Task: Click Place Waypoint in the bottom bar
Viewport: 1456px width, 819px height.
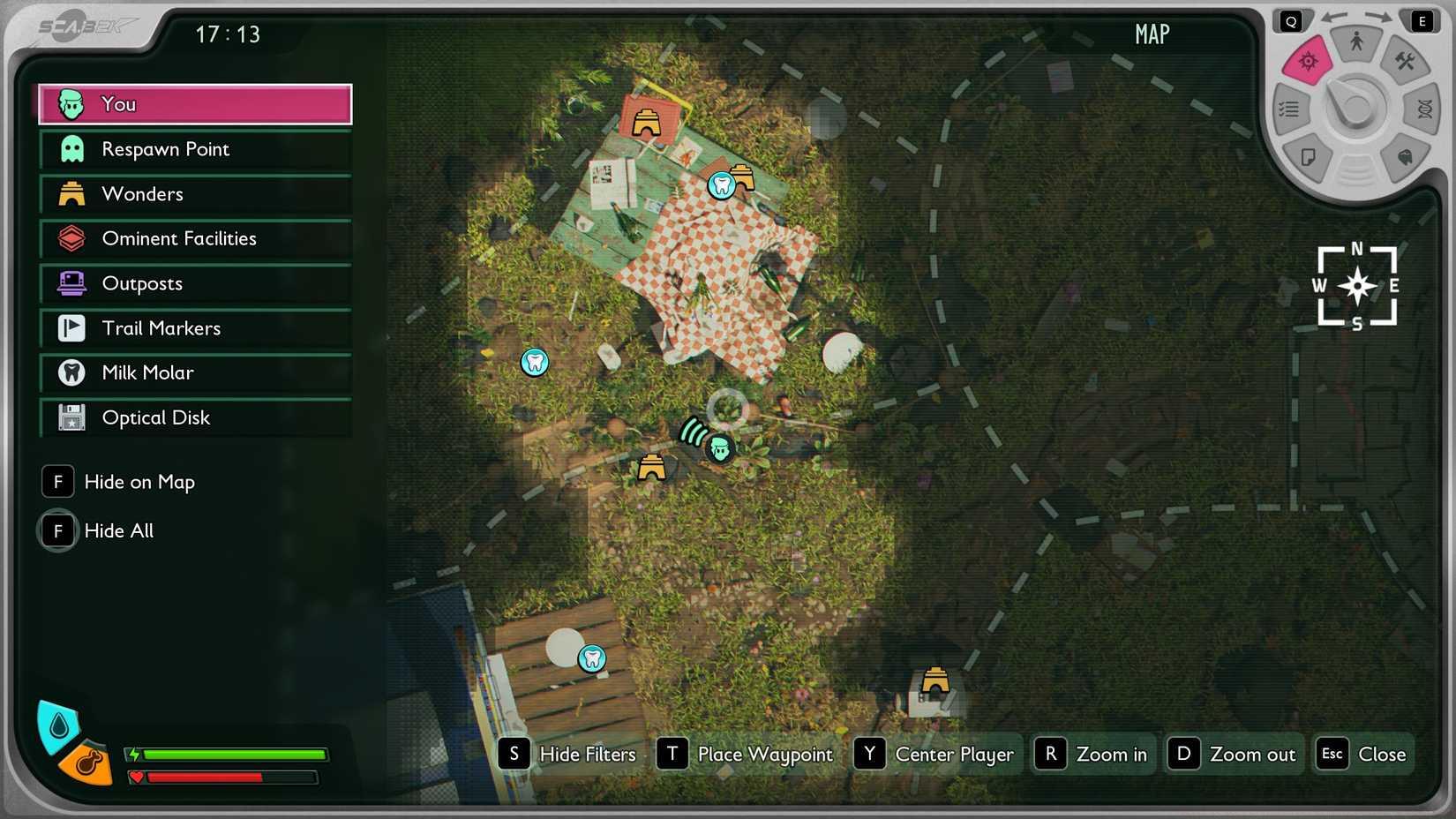Action: click(765, 754)
